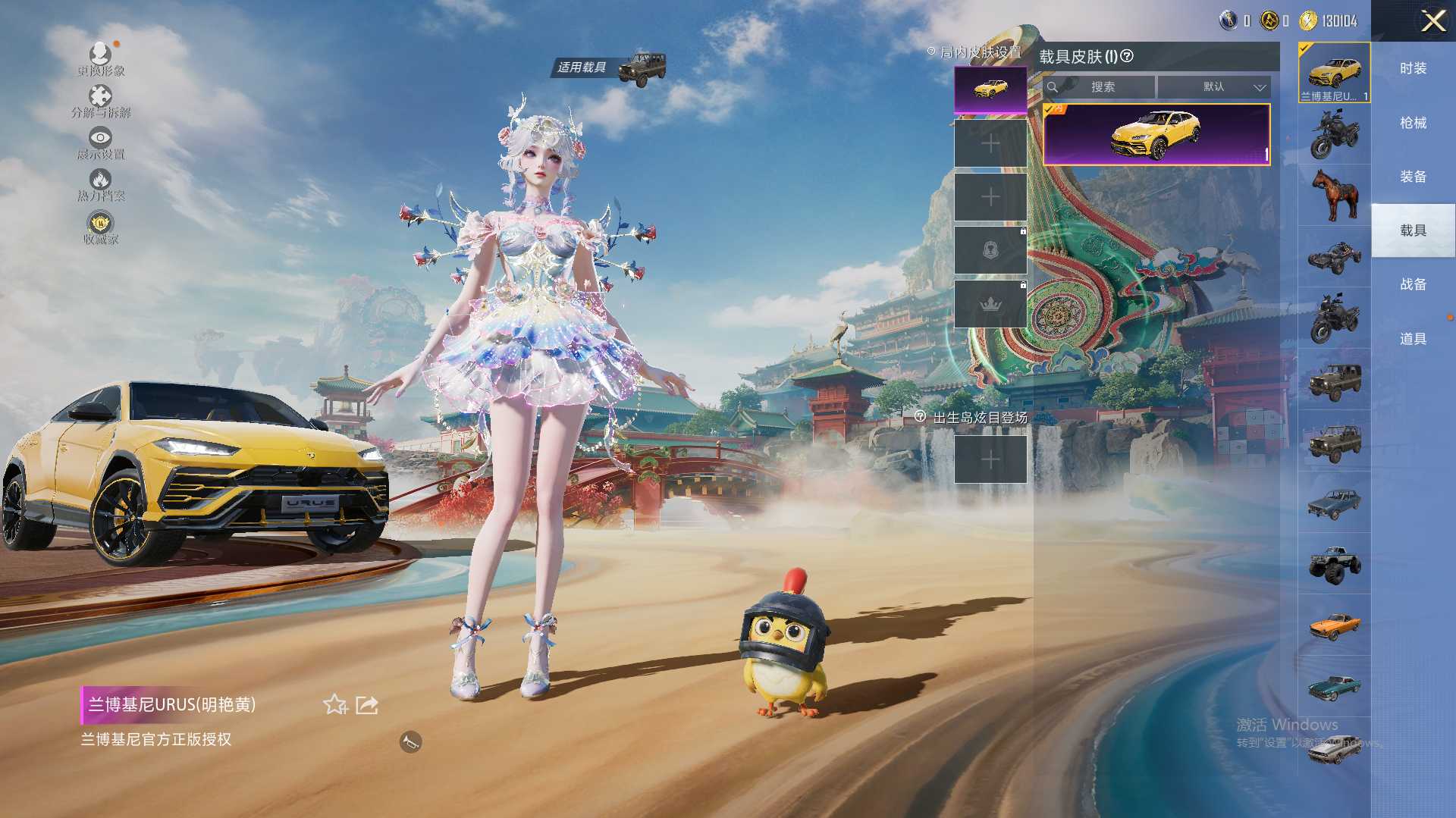Select the 装备 tab
This screenshot has width=1456, height=818.
tap(1413, 177)
